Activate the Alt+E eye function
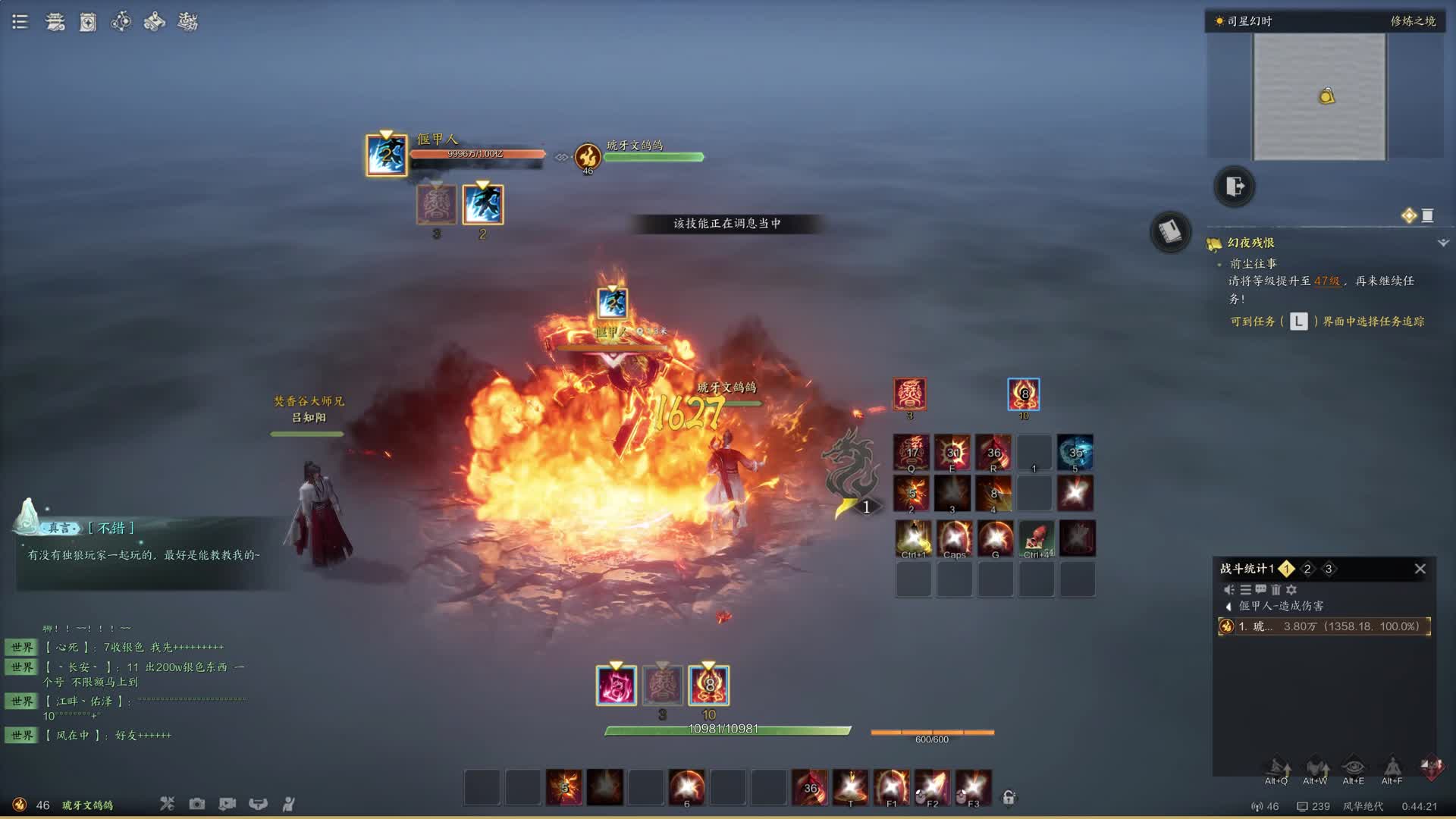This screenshot has height=819, width=1456. (1353, 767)
